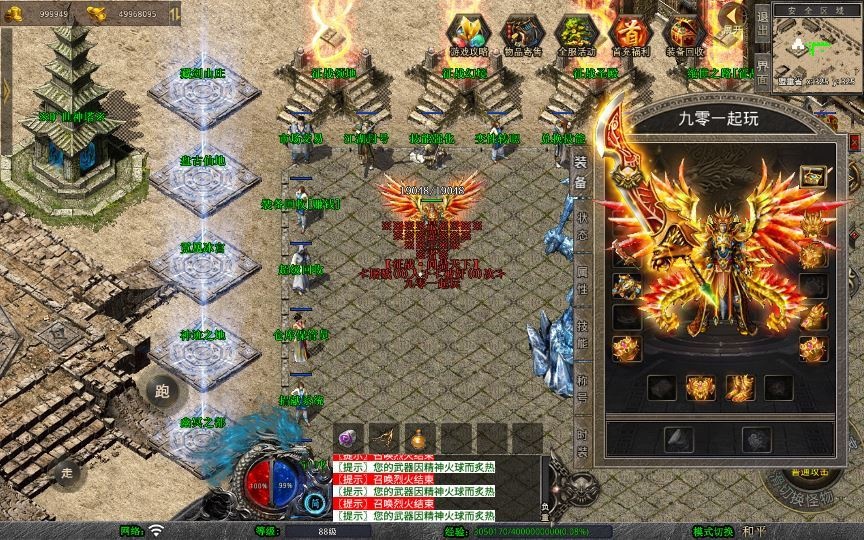Screen dimensions: 864x540
Task: Switch to the 称号 titles tab
Action: (581, 388)
